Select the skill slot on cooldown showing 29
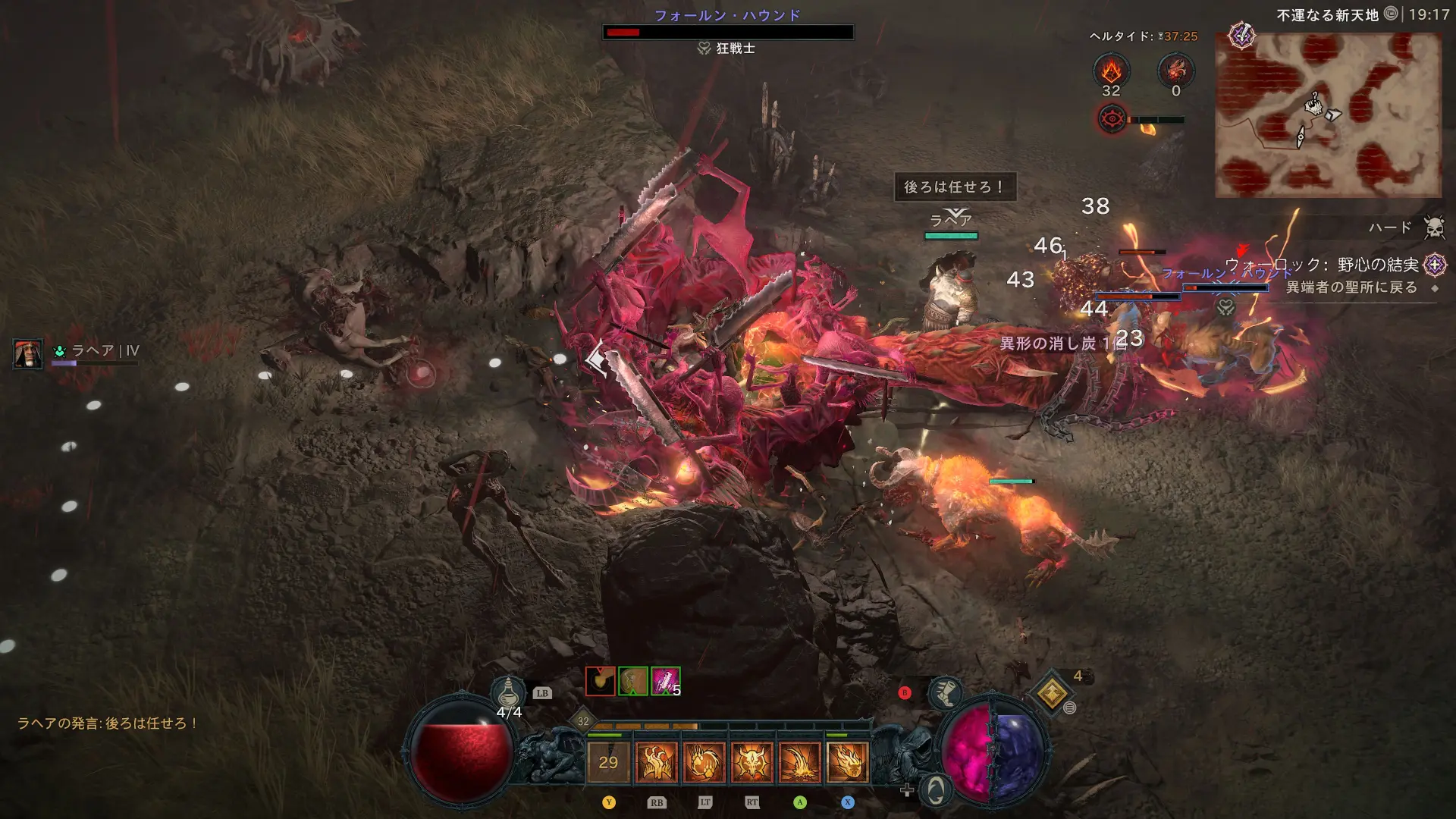 point(608,762)
